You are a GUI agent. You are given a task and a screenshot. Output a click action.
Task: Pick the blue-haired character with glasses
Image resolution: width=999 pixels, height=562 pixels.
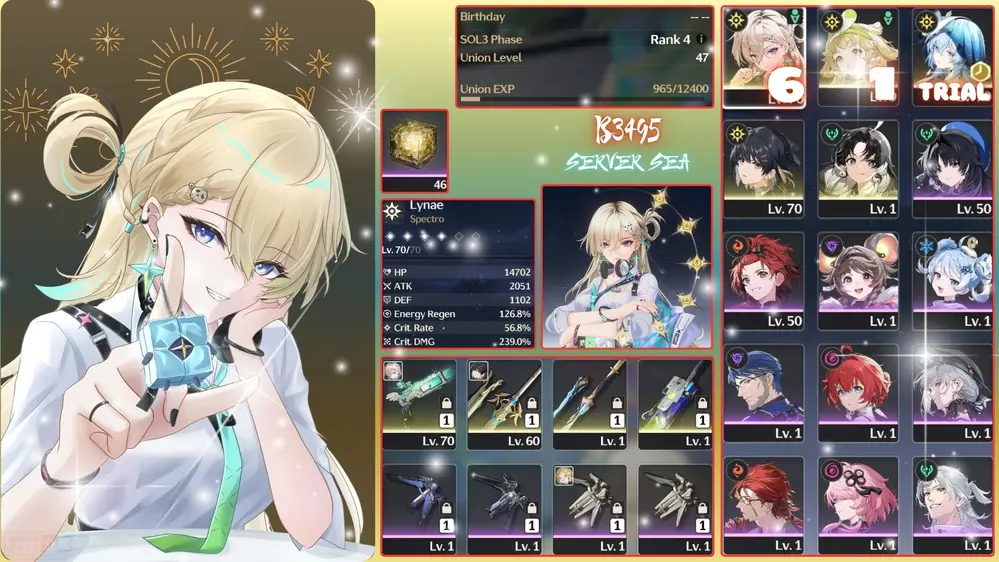click(x=764, y=393)
